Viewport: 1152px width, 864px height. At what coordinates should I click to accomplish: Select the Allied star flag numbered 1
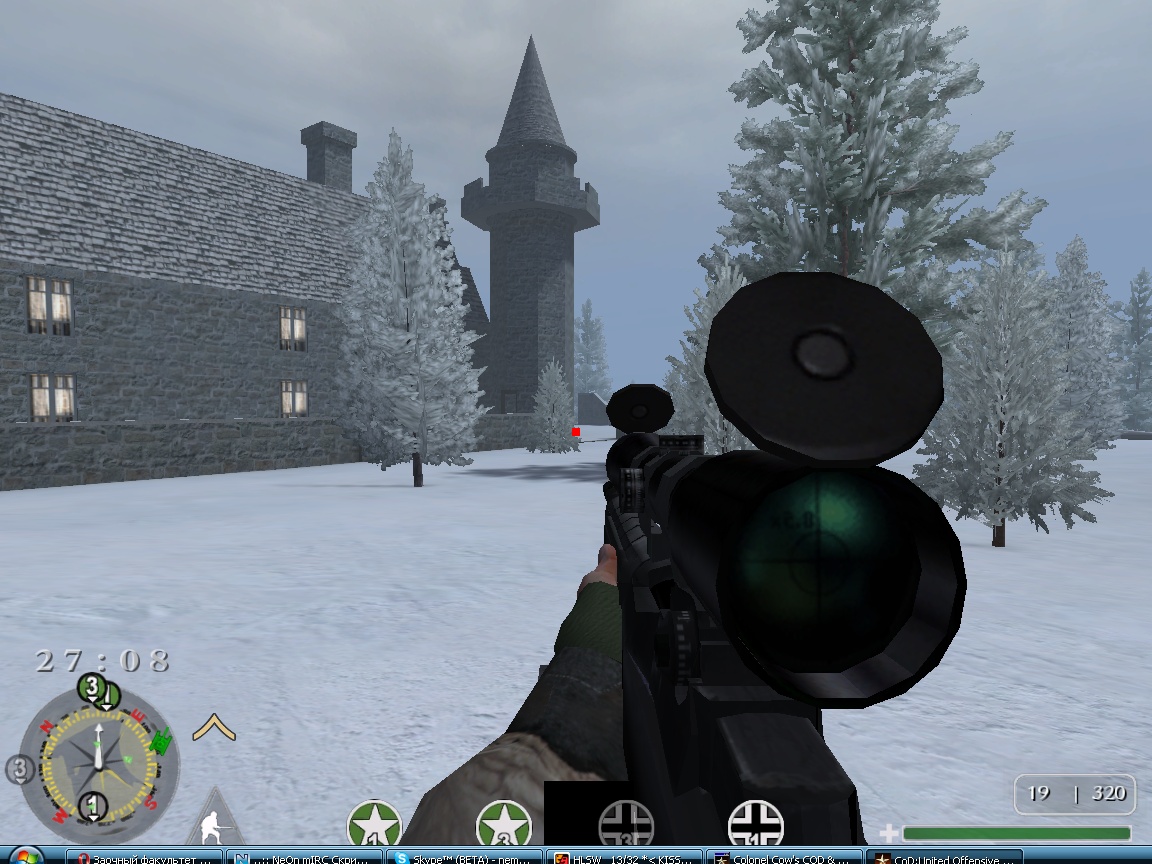tap(374, 825)
